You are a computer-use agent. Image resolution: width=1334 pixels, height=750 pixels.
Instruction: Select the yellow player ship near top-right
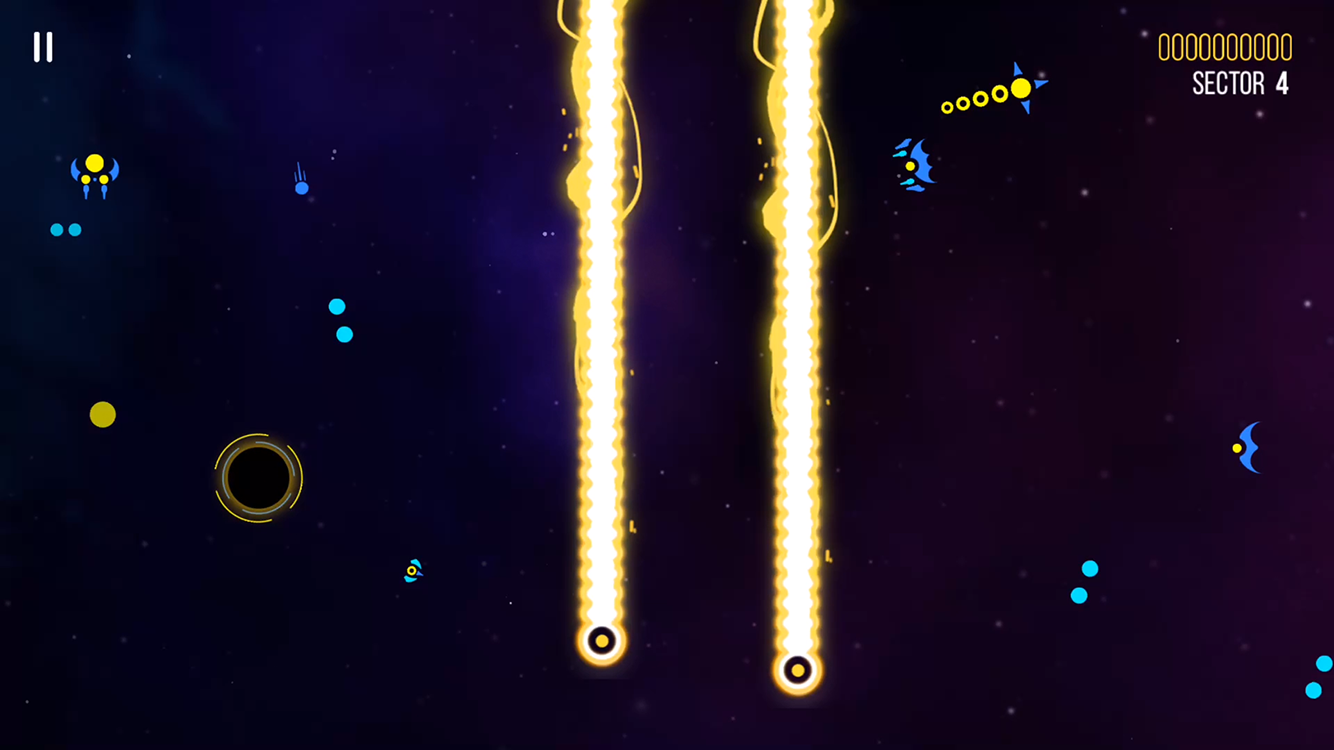(x=1020, y=89)
